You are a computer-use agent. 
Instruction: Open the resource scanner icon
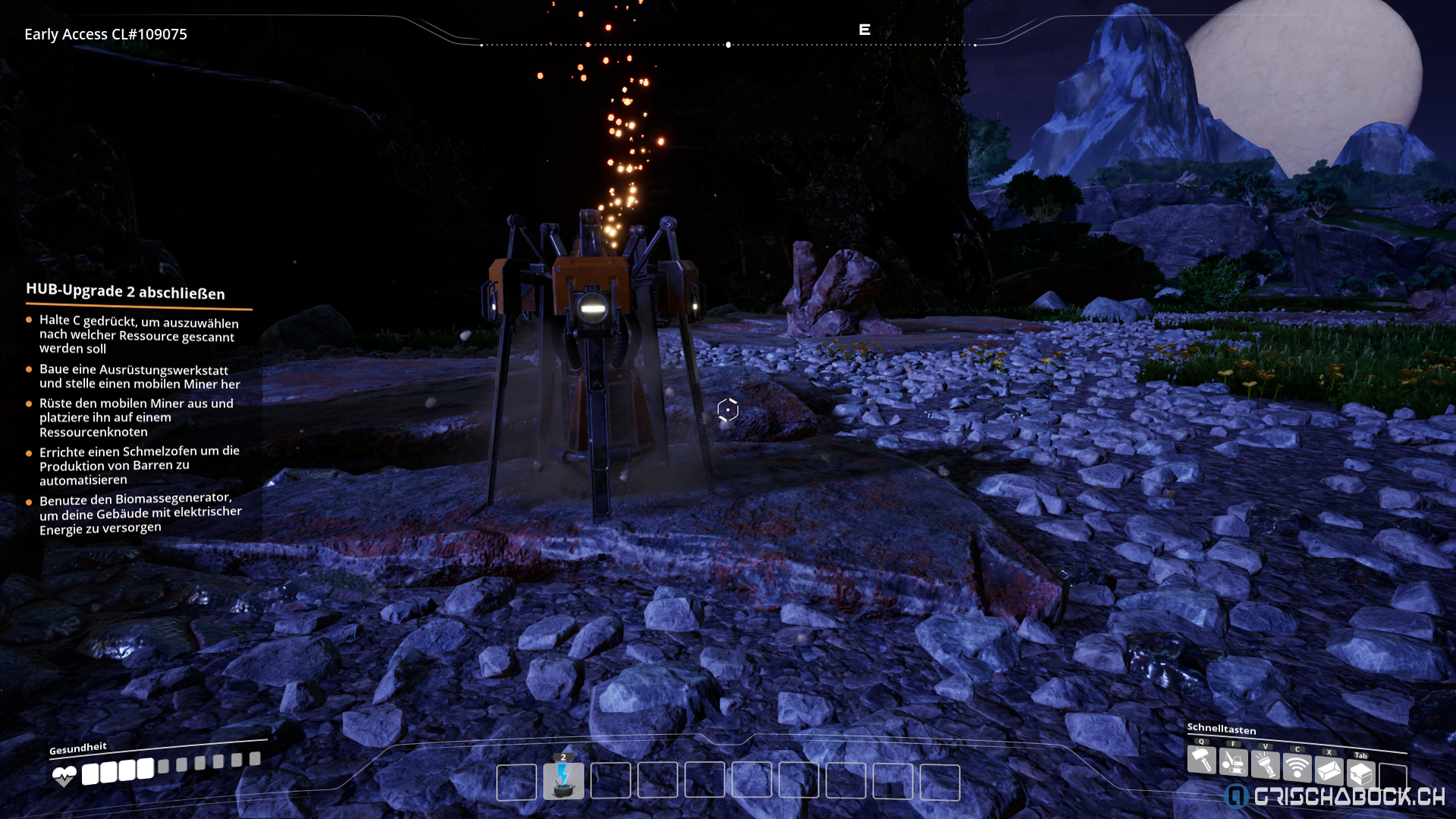coord(1297,767)
